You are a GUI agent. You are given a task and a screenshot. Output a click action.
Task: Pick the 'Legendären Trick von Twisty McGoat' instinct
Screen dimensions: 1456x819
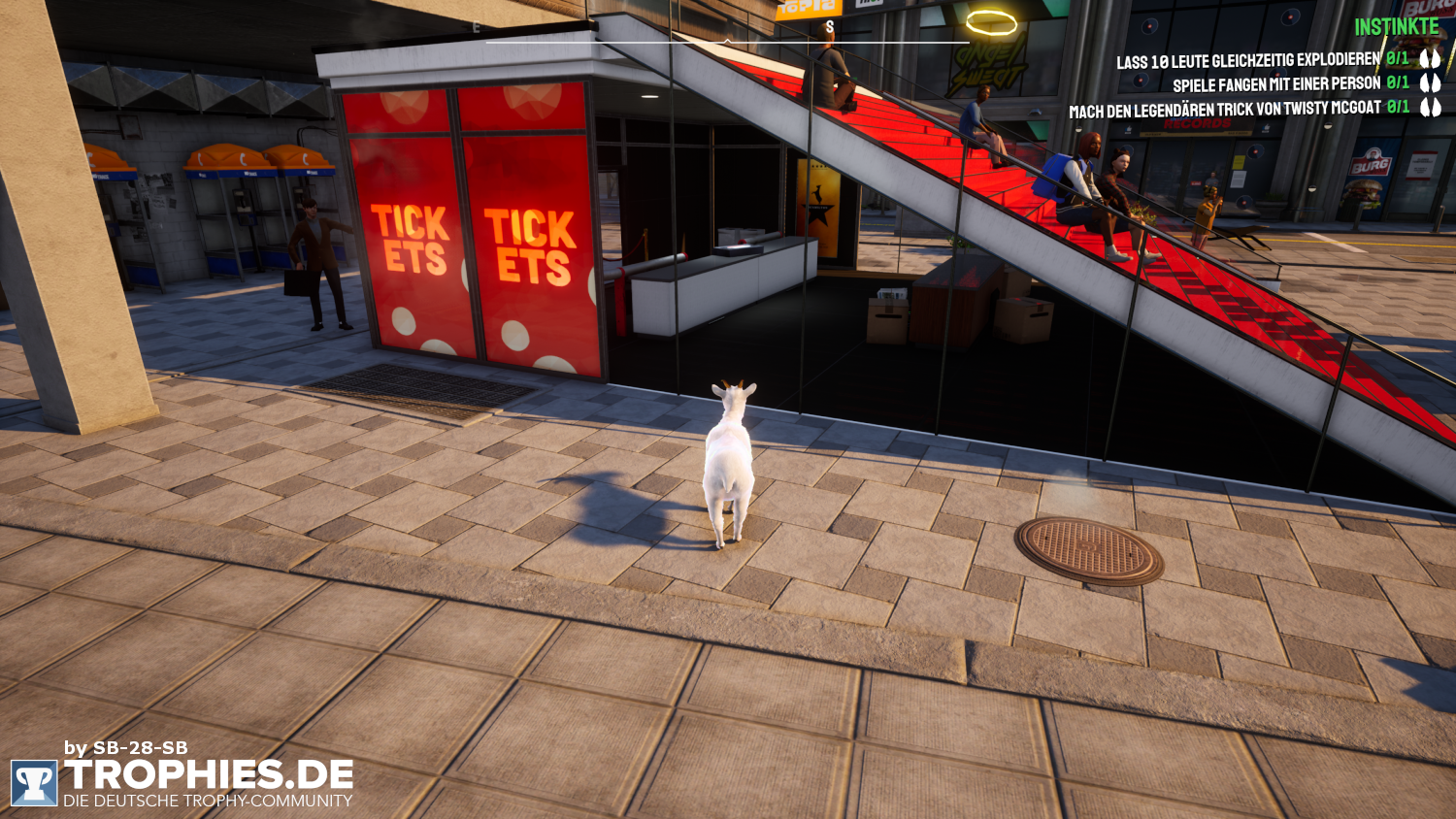pyautogui.click(x=1224, y=110)
